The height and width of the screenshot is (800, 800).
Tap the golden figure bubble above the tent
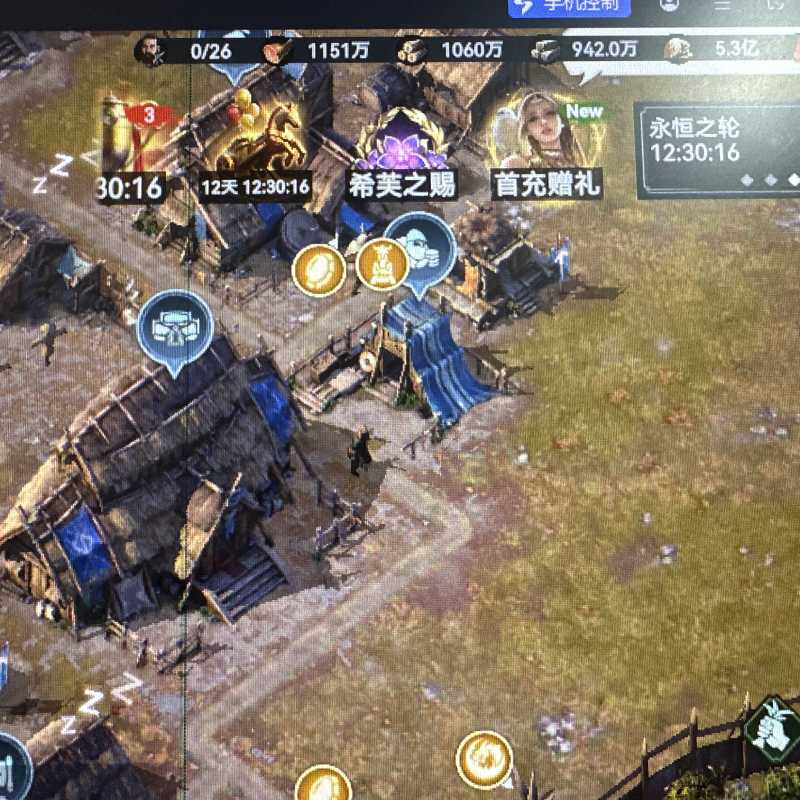coord(382,264)
